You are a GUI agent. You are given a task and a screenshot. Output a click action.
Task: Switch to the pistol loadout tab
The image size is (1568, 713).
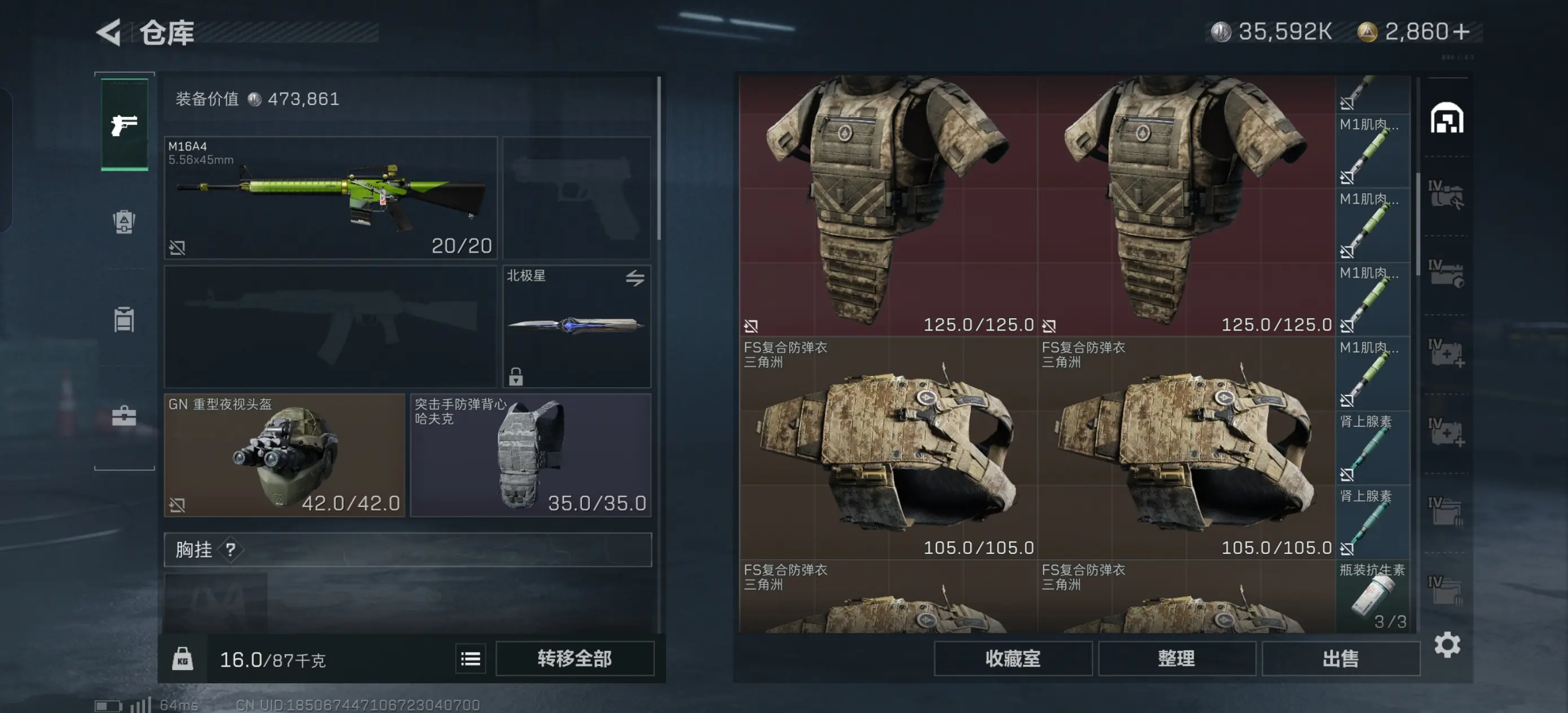tap(124, 125)
